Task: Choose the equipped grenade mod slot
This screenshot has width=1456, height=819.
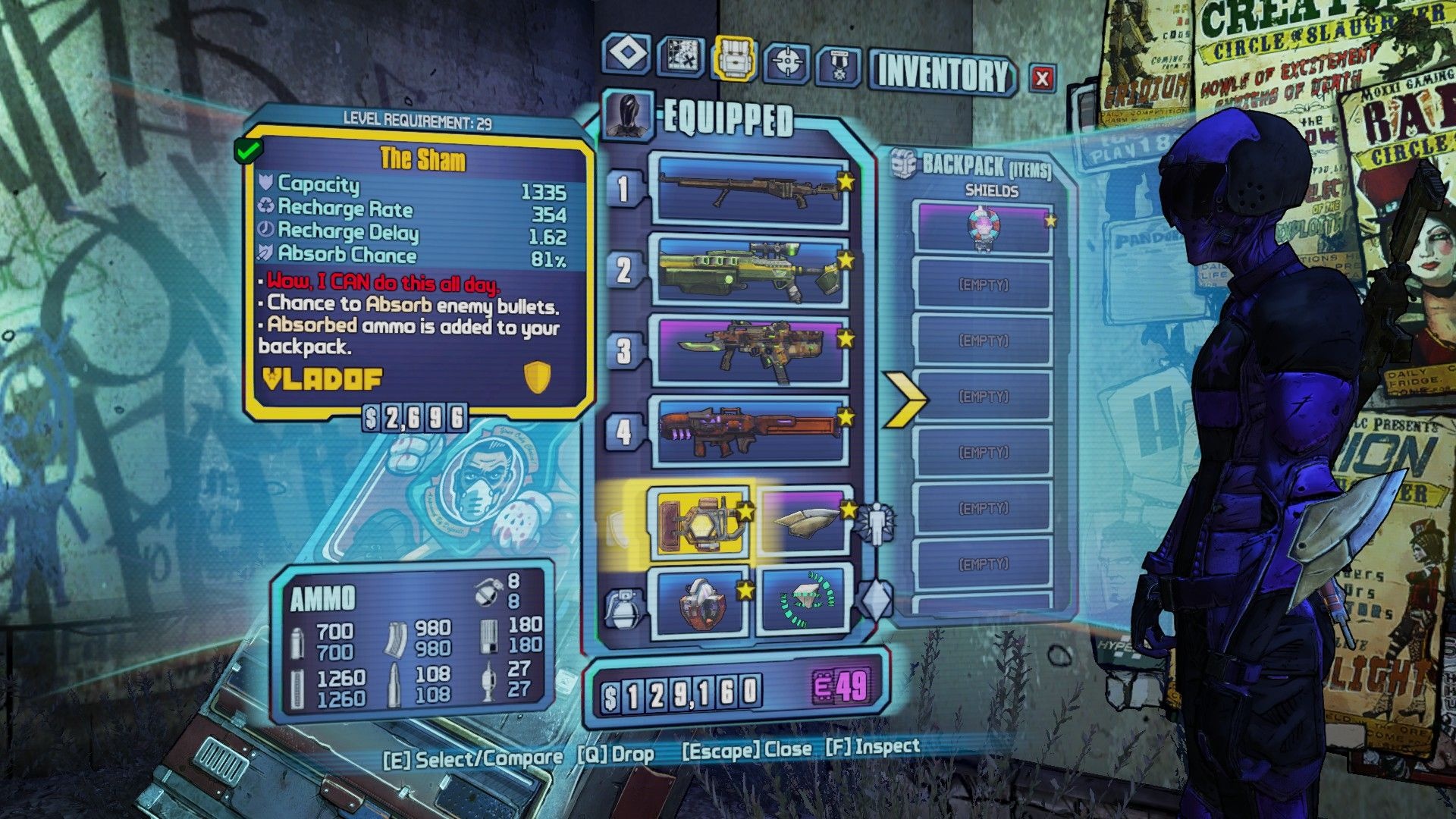Action: click(701, 603)
